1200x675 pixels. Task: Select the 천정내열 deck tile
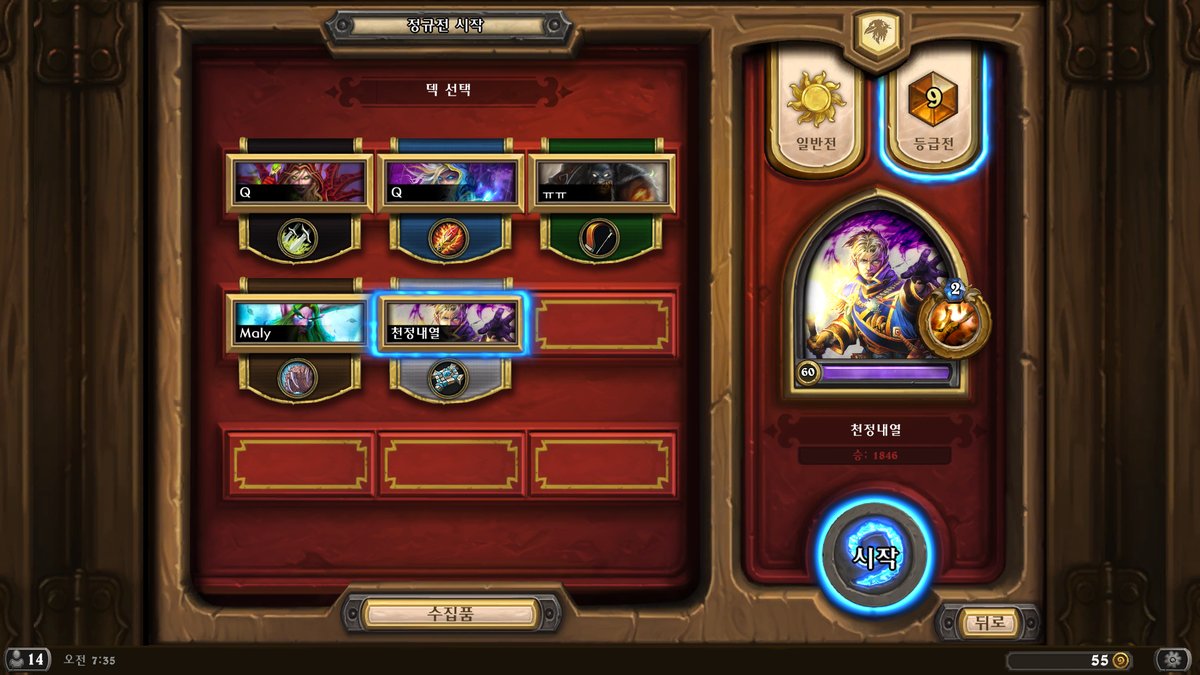[x=450, y=323]
